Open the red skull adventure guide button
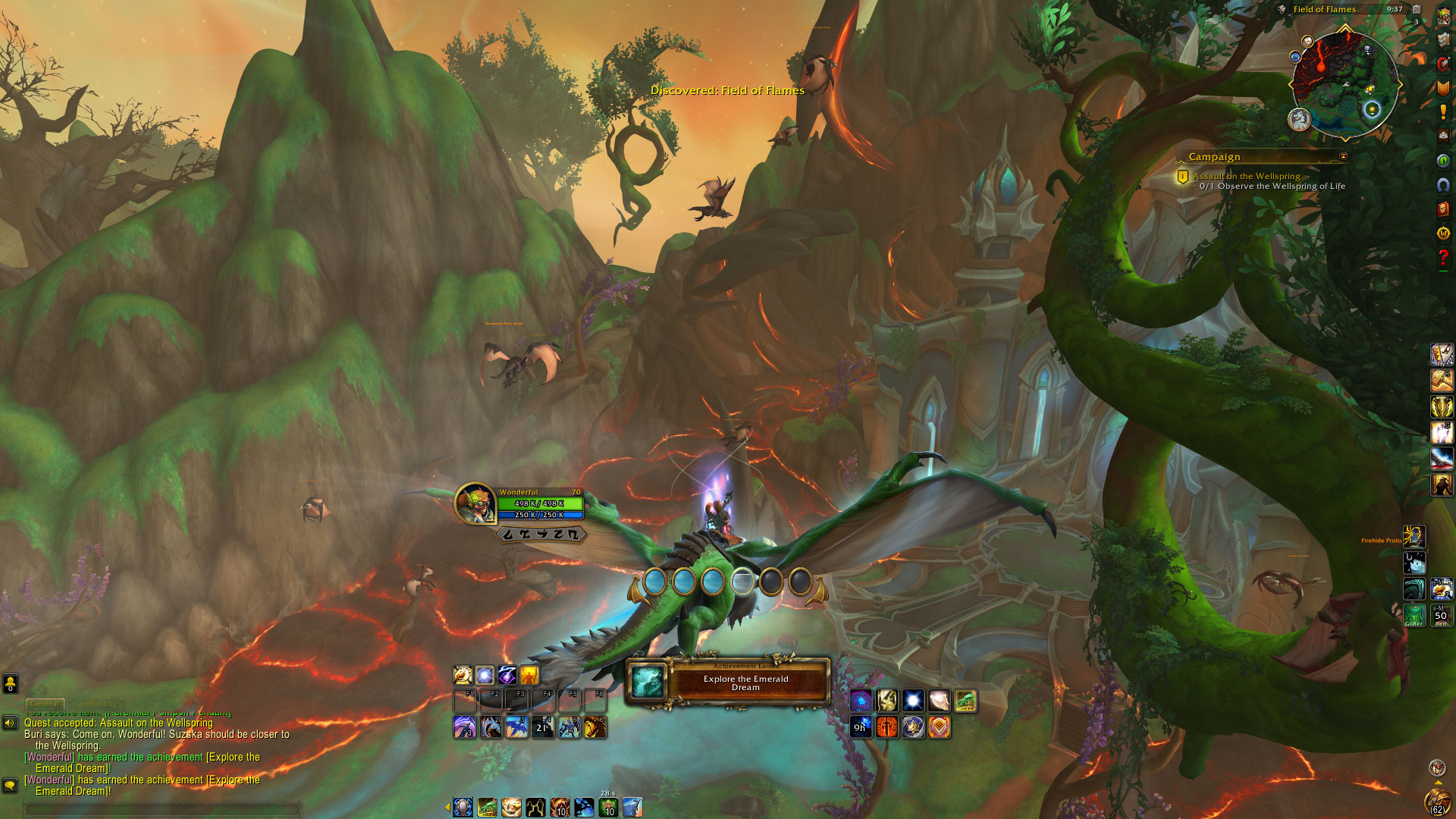 coord(1443,209)
